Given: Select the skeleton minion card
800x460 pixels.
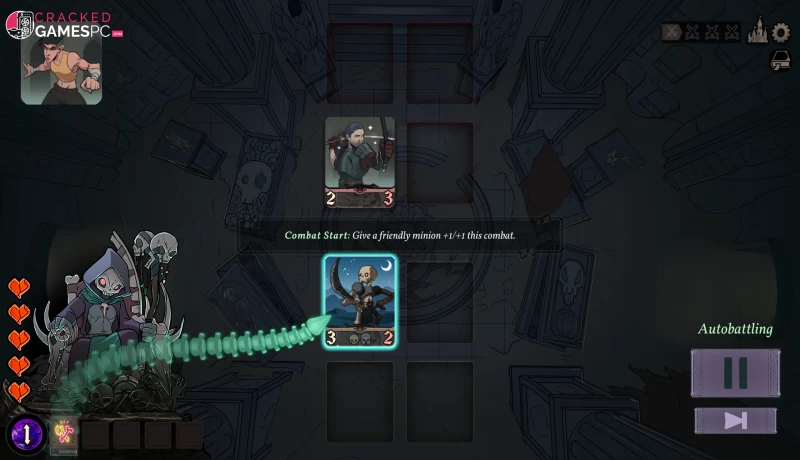Looking at the screenshot, I should [x=360, y=302].
